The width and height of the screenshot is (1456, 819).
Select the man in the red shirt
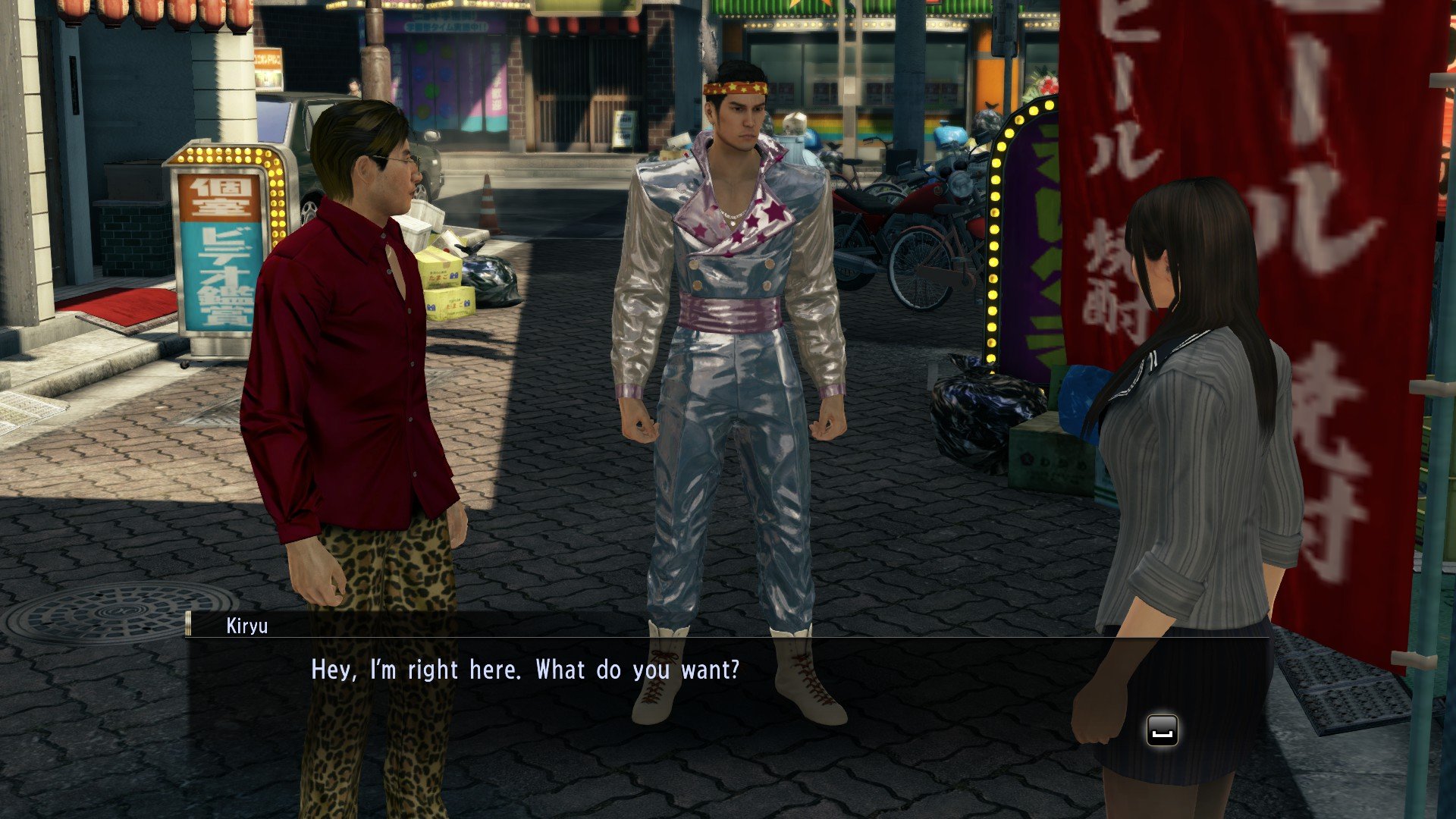349,341
